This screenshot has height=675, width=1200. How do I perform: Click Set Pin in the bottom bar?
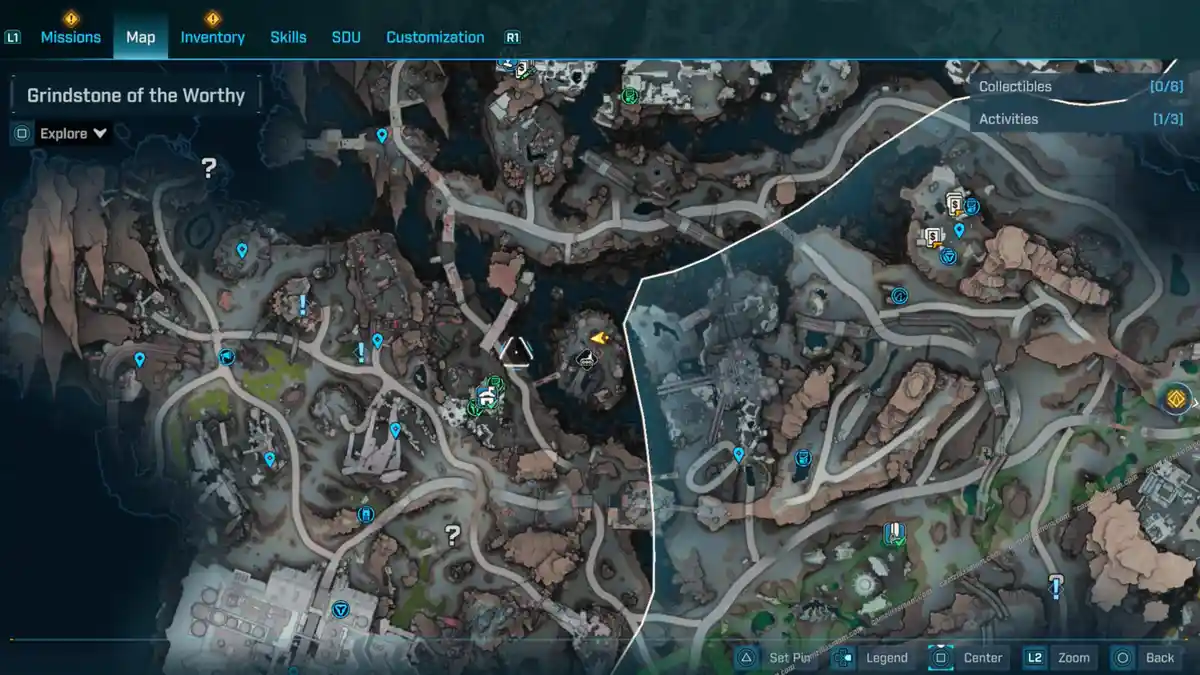777,658
